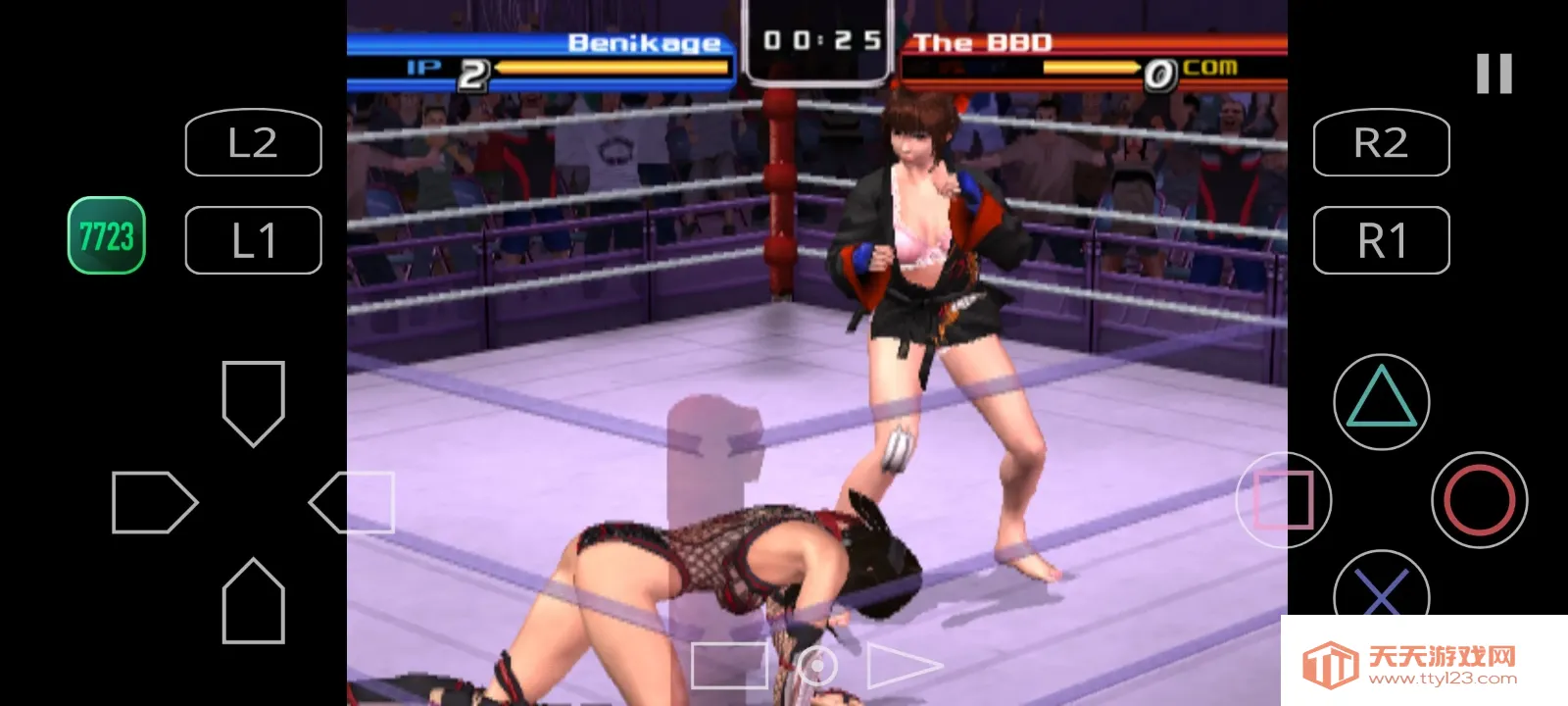Tap the L1 shoulder button
The image size is (1568, 706).
[253, 240]
